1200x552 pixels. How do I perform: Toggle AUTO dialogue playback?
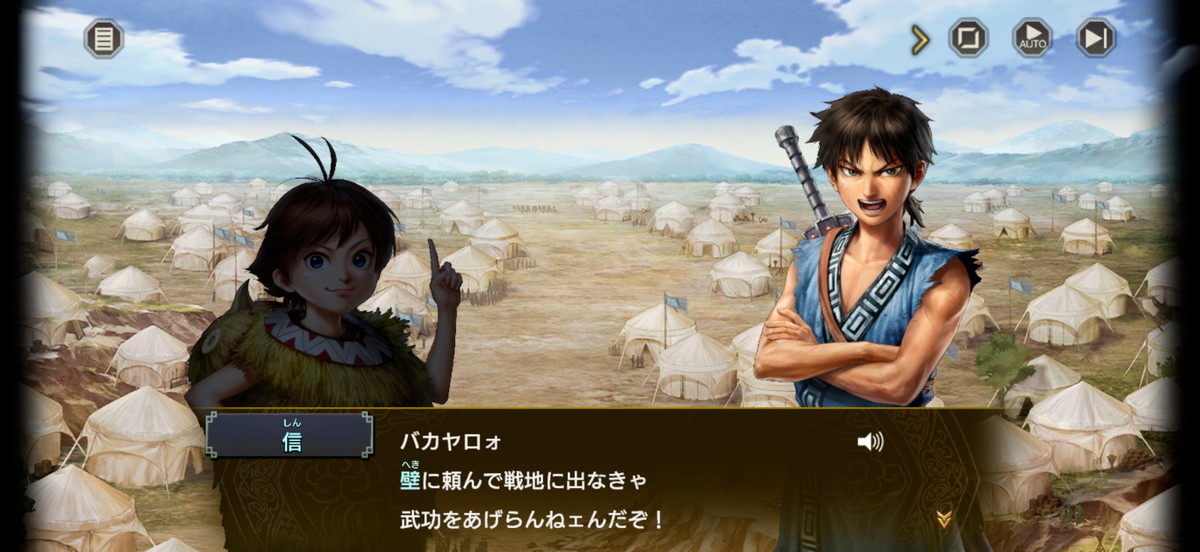click(x=1032, y=38)
